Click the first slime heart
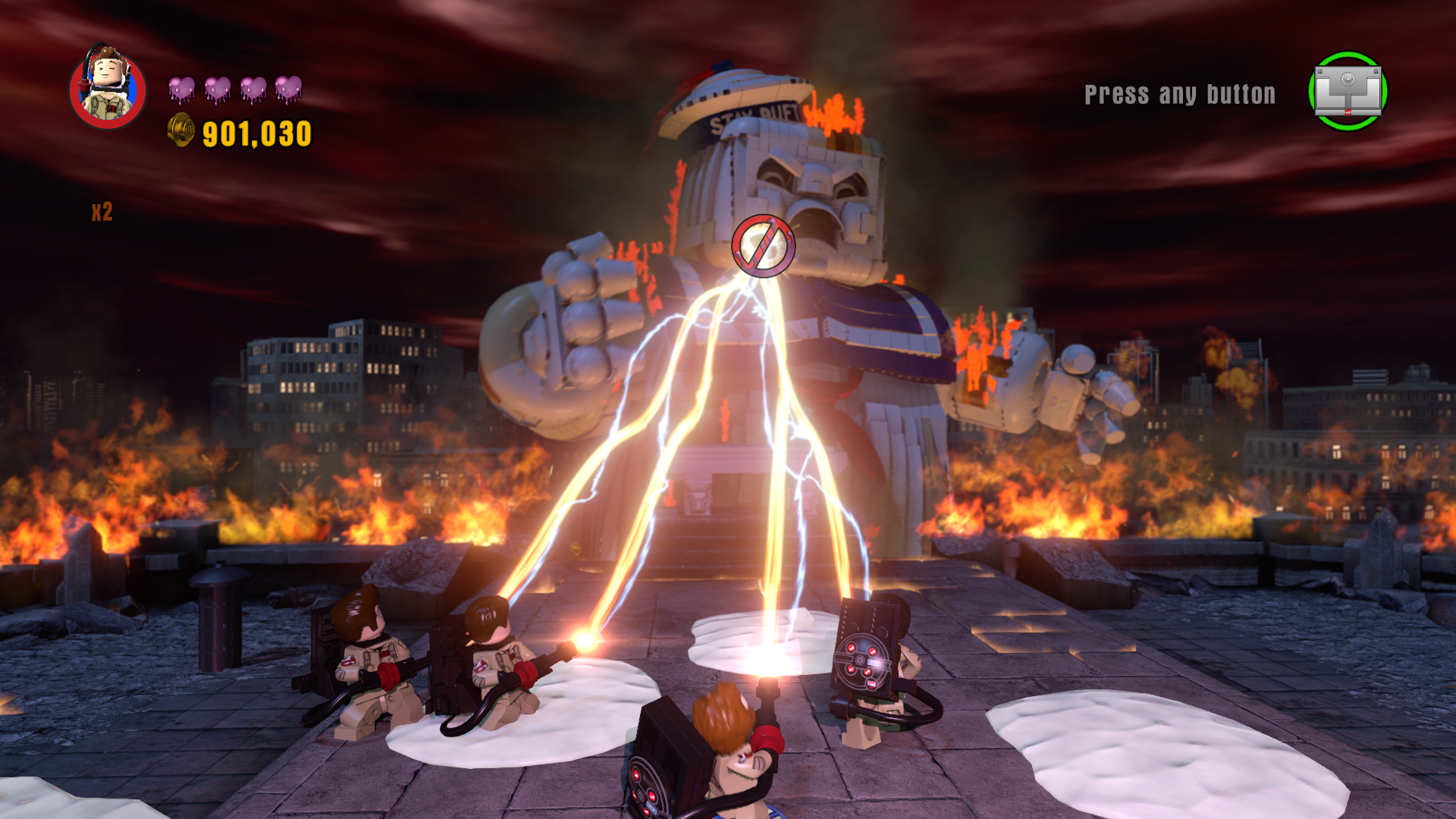Image resolution: width=1456 pixels, height=819 pixels. [182, 87]
